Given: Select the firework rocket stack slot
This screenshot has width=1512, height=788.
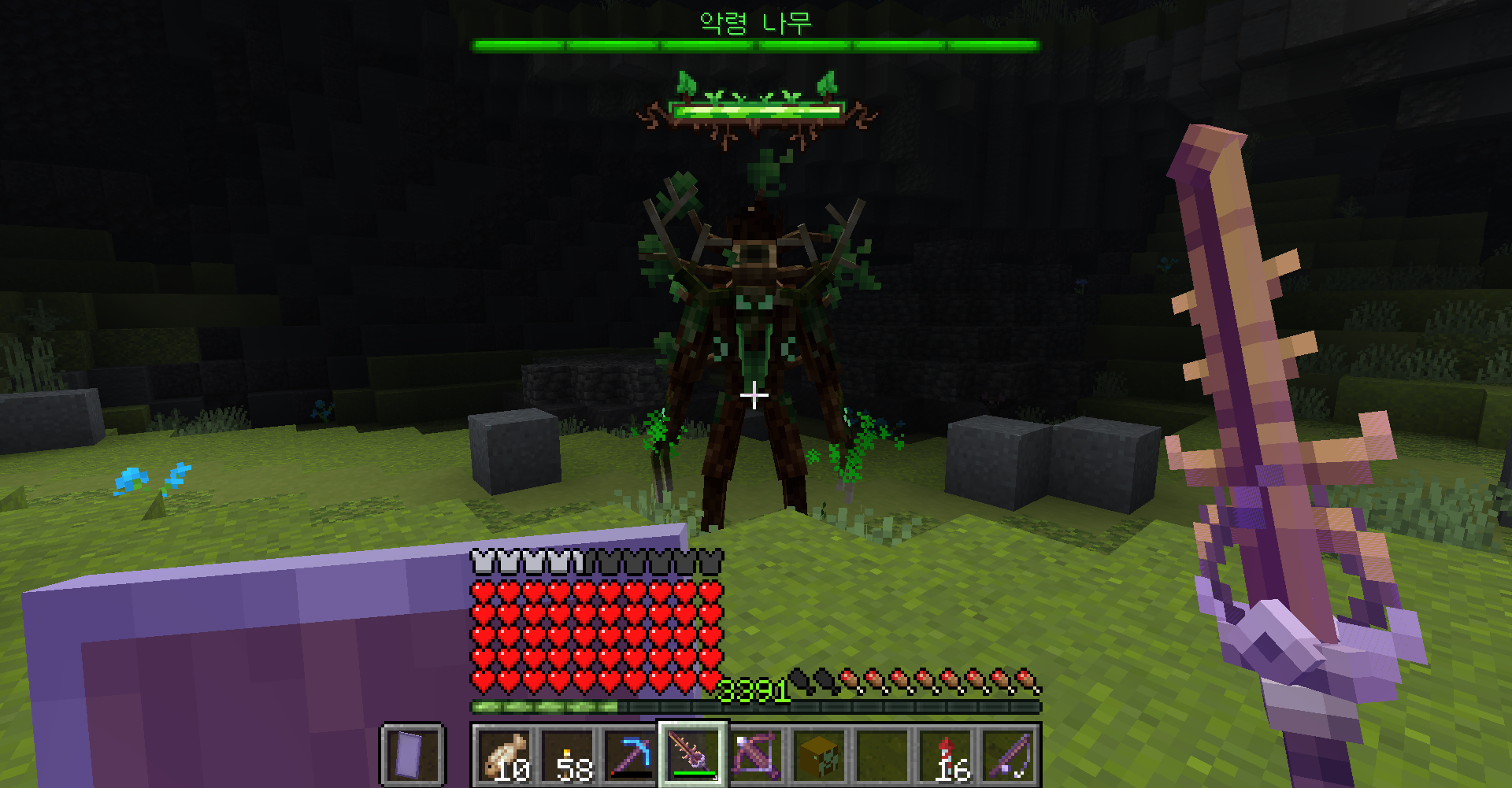Looking at the screenshot, I should tap(945, 755).
